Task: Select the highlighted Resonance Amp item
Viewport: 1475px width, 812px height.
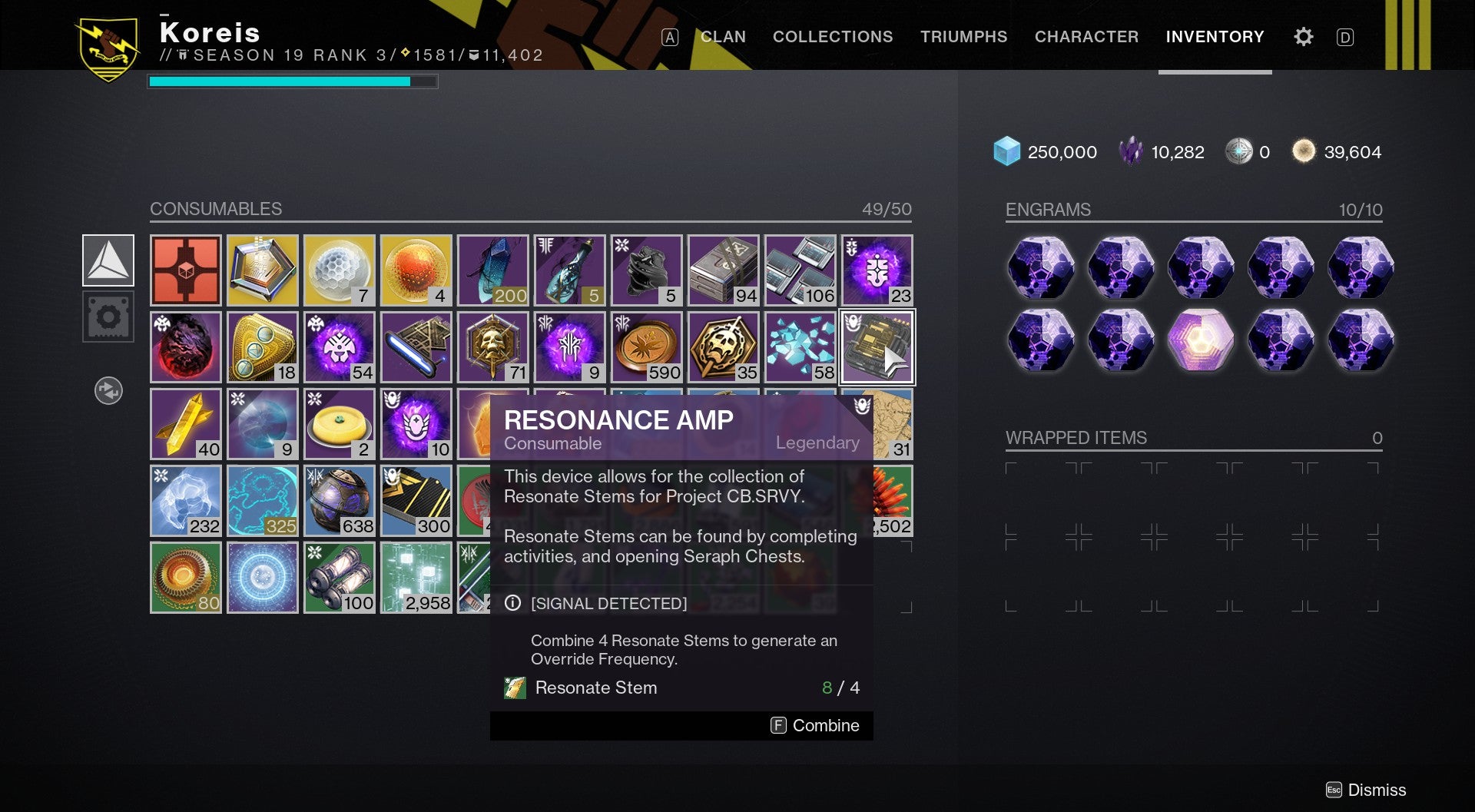Action: [x=877, y=346]
